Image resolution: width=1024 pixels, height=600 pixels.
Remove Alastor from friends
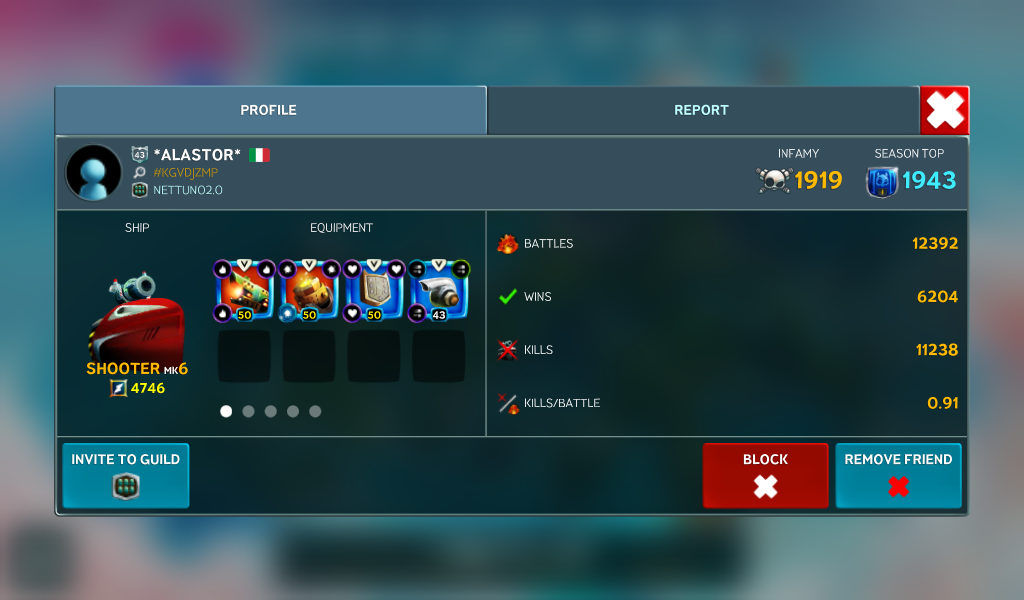coord(898,475)
